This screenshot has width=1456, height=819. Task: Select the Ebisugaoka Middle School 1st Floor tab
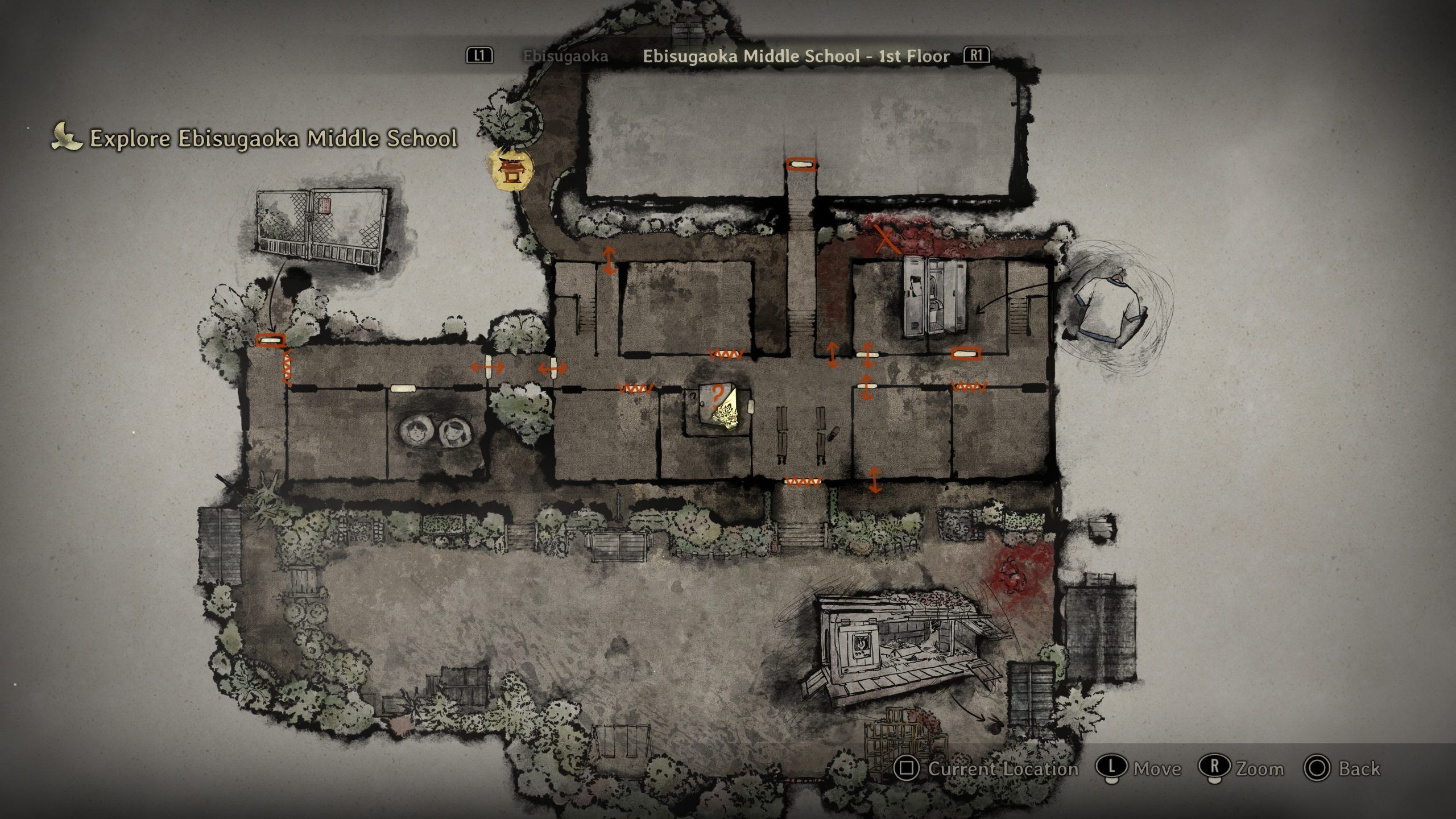[796, 56]
